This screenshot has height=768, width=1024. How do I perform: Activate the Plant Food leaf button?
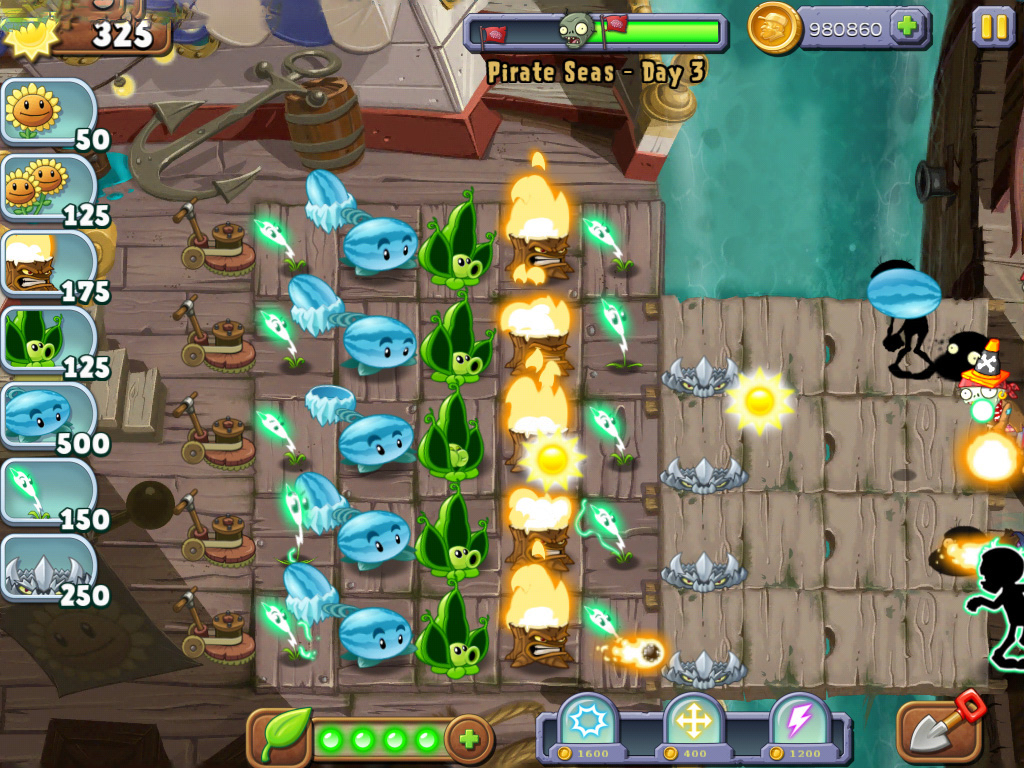coord(280,739)
